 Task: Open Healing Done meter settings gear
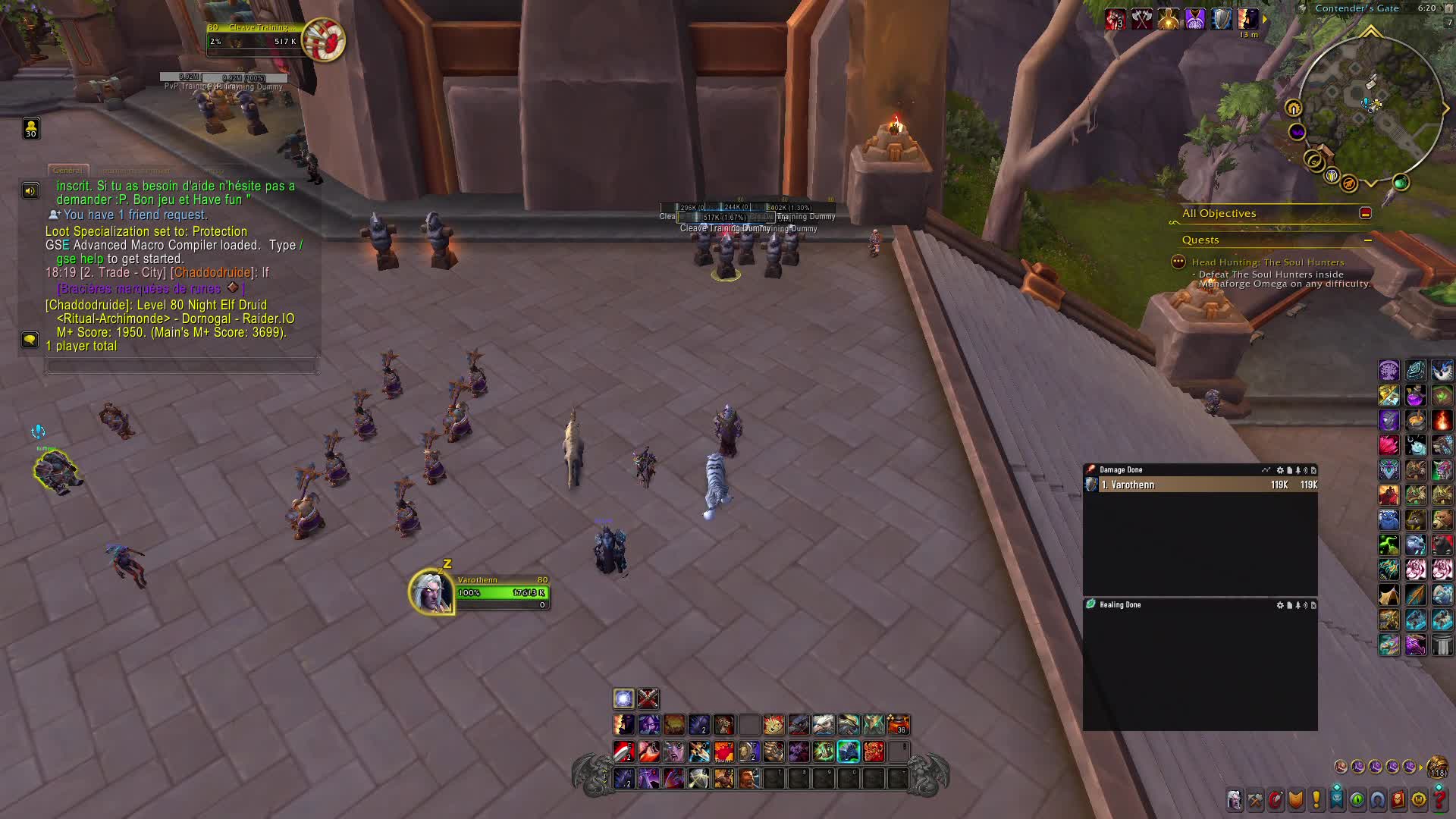pos(1280,605)
